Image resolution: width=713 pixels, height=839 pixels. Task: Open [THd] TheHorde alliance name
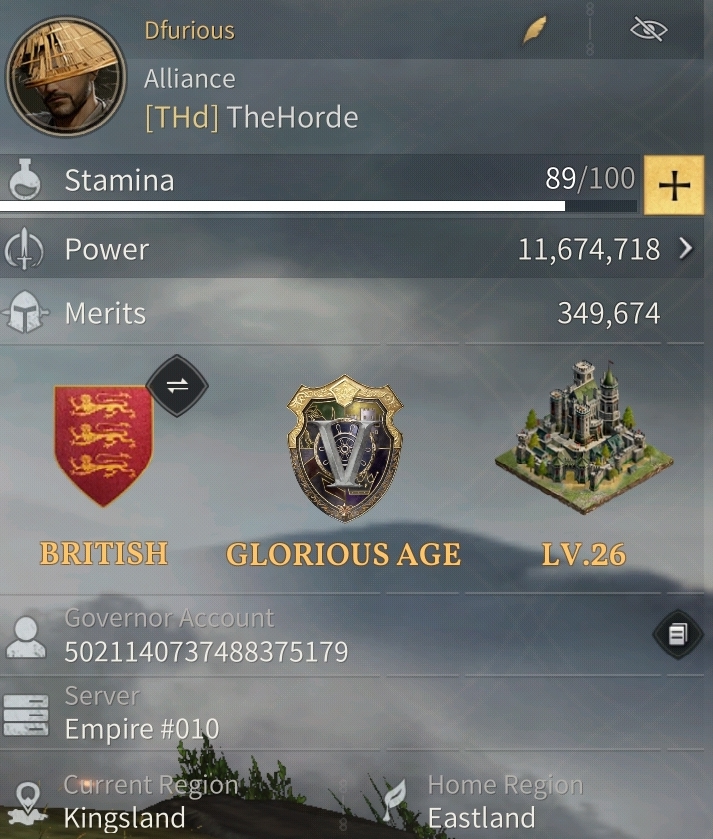pyautogui.click(x=252, y=118)
